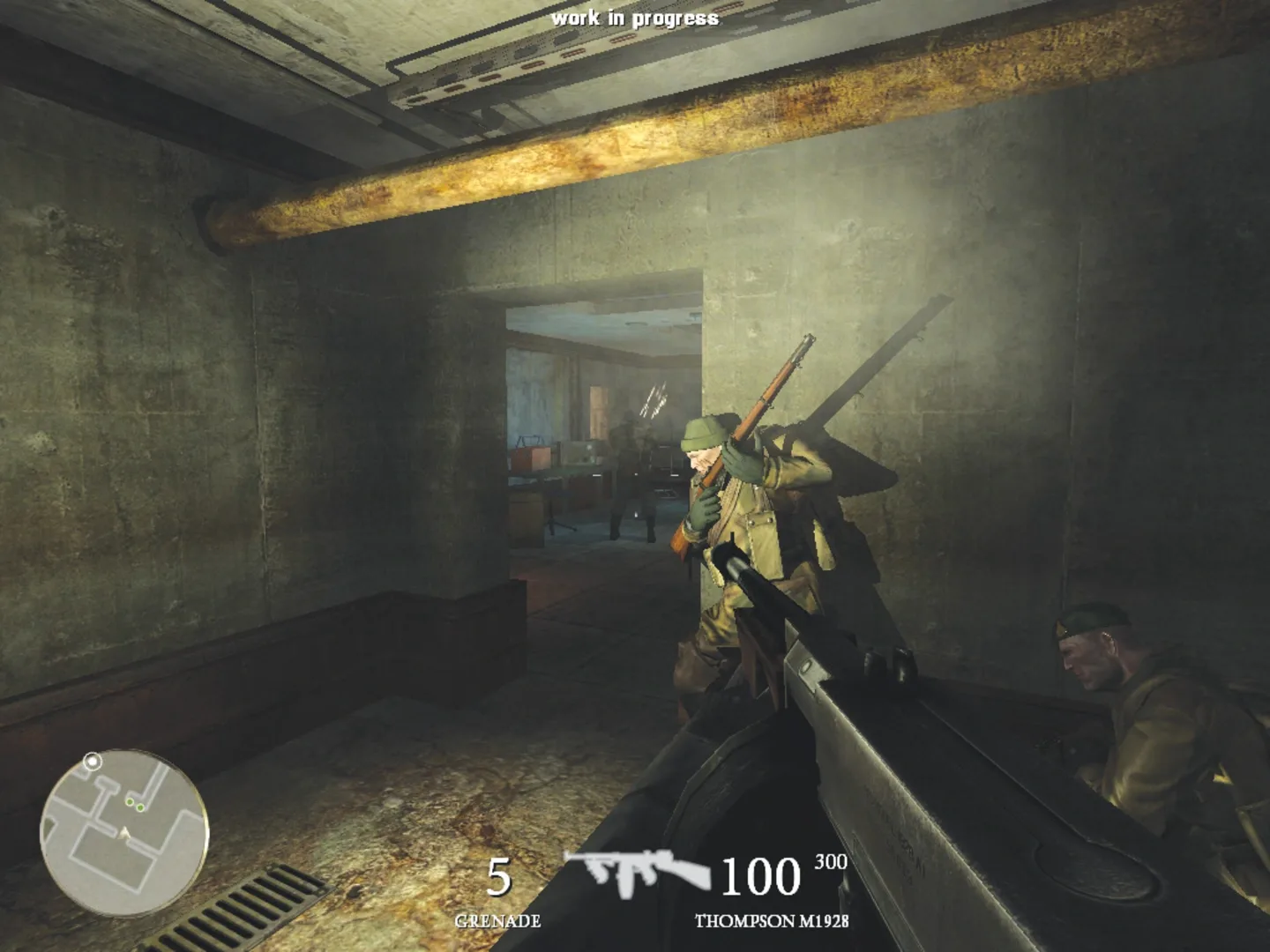Click the magazine ammo counter showing 100

click(x=759, y=875)
